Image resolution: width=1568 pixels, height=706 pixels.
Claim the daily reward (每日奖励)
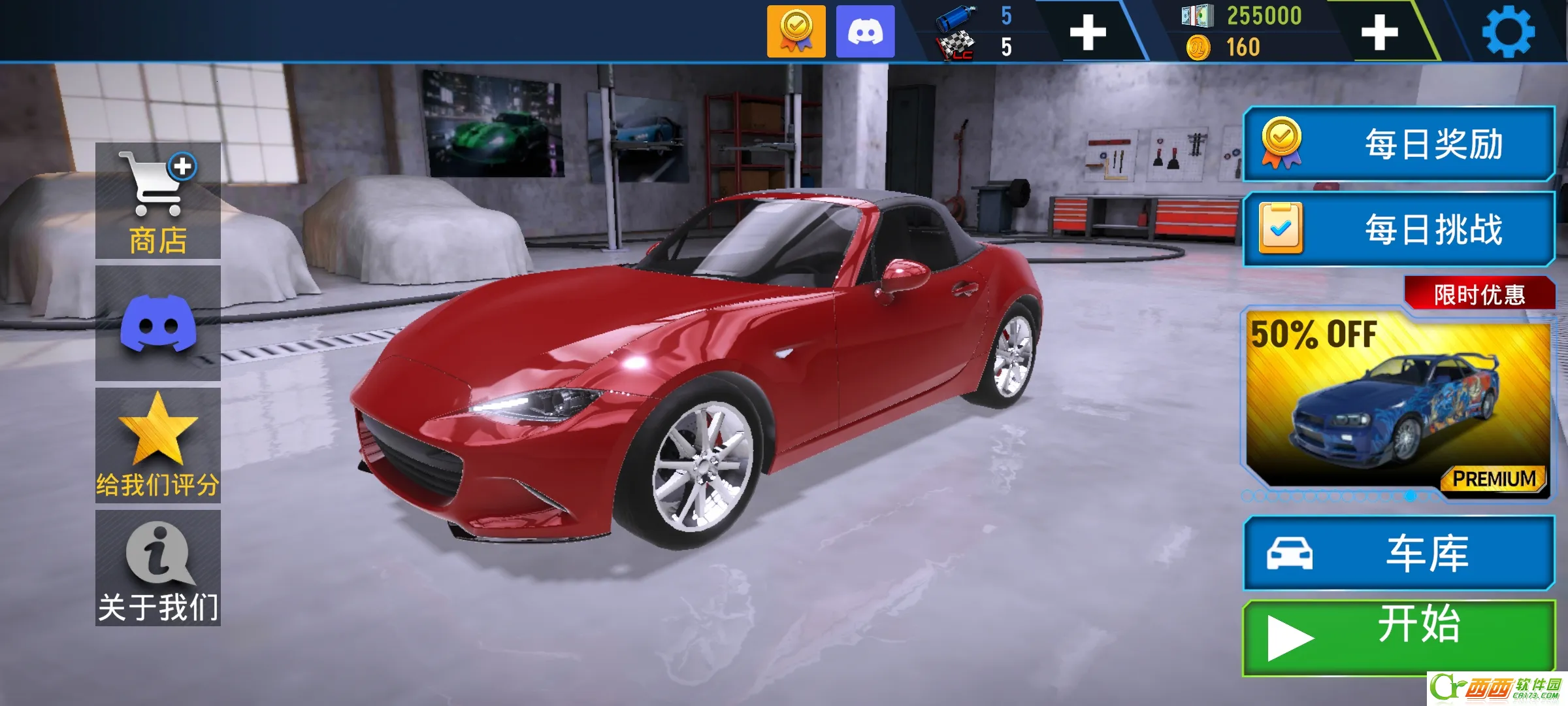[1399, 144]
